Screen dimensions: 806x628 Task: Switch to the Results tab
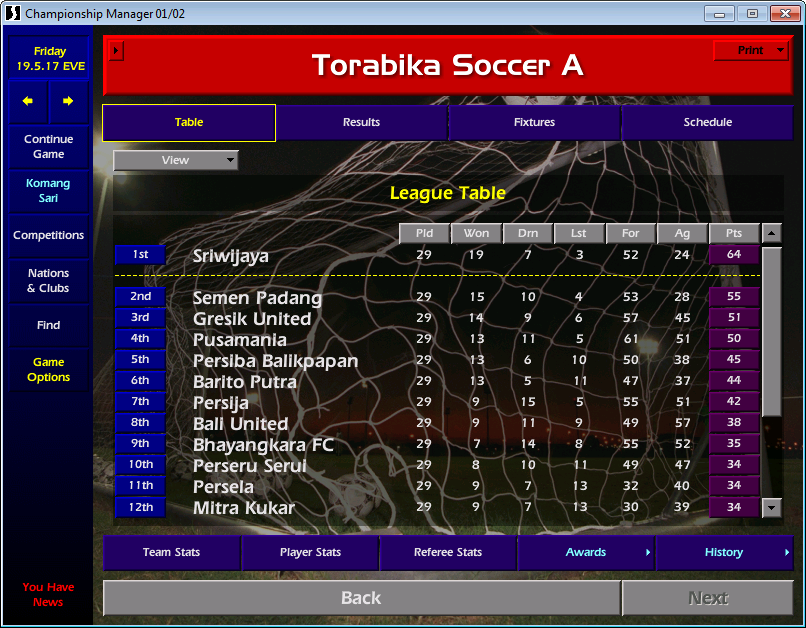click(x=361, y=123)
